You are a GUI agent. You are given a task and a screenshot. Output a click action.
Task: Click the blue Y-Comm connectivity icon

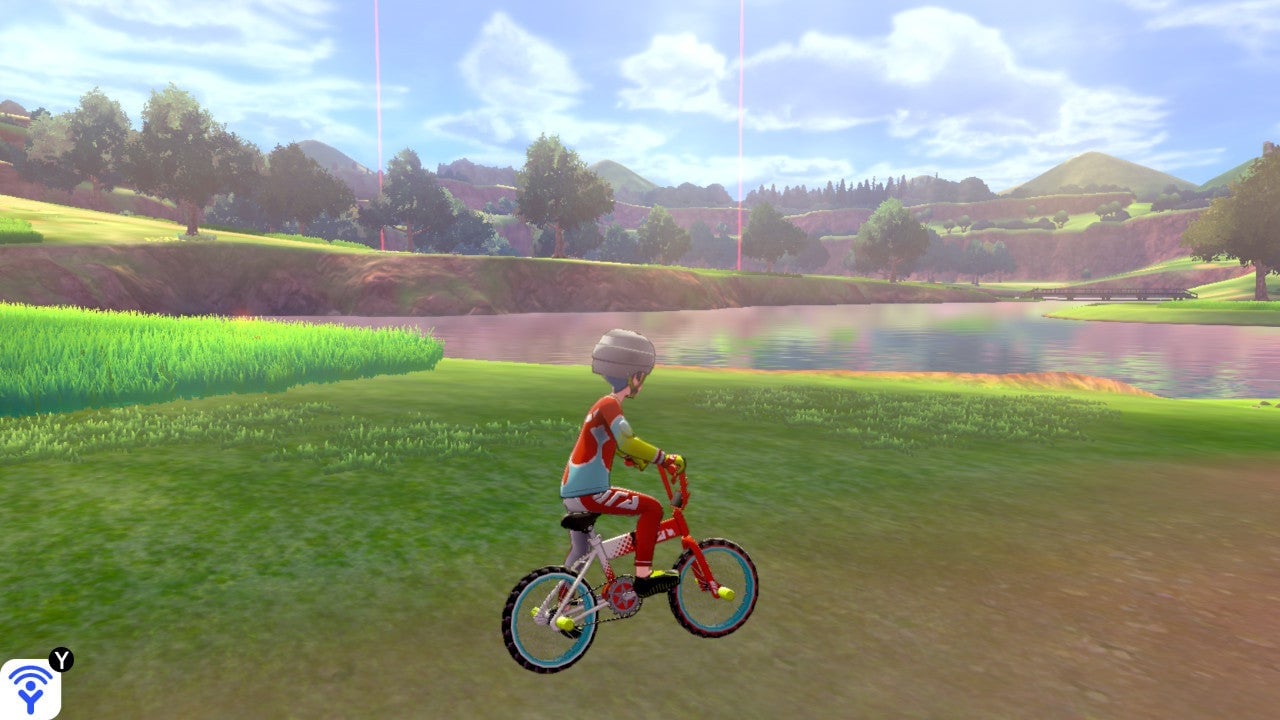pos(30,690)
